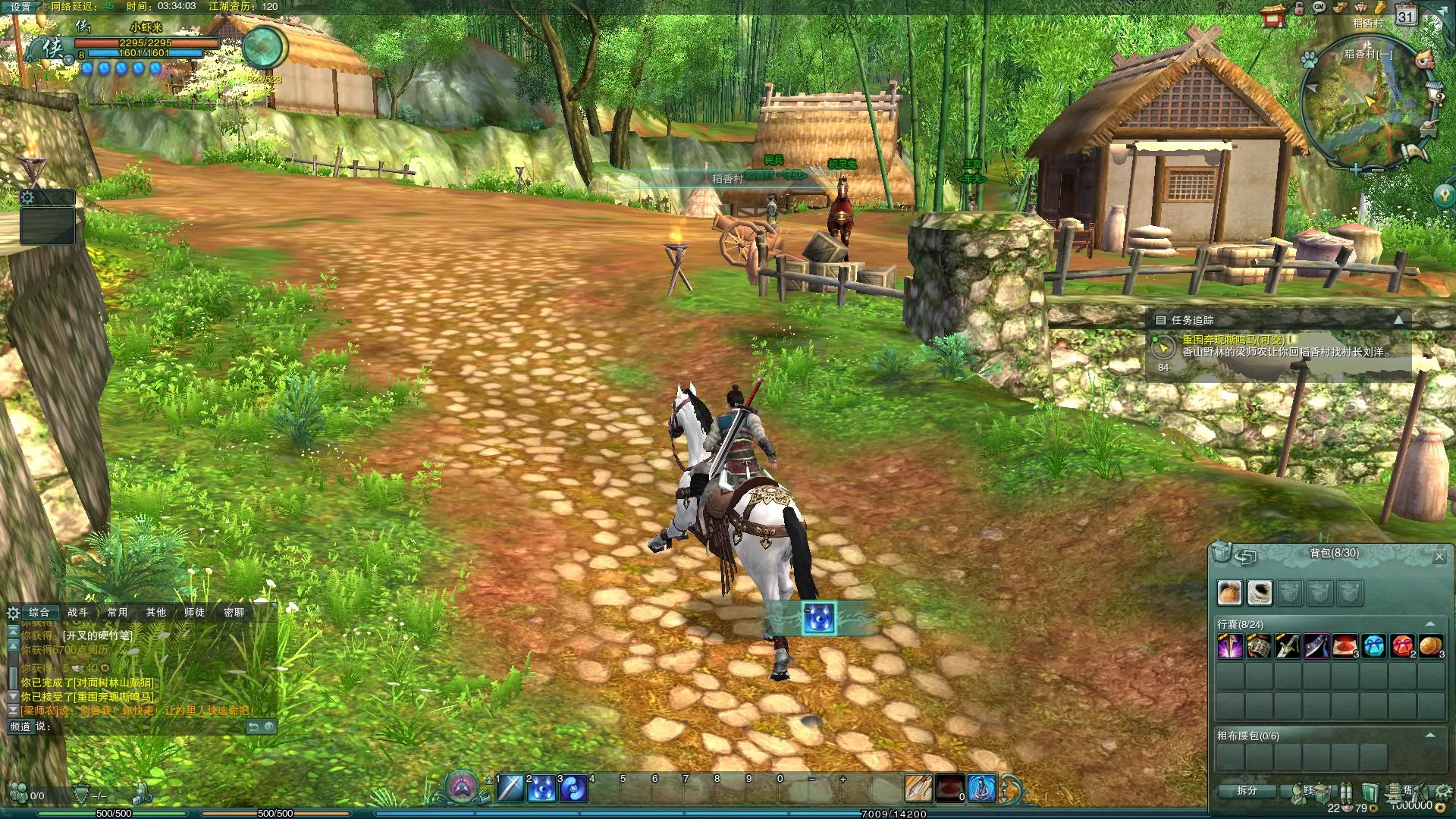
Task: Activate the blue swirl skill in slot 3
Action: click(x=573, y=789)
